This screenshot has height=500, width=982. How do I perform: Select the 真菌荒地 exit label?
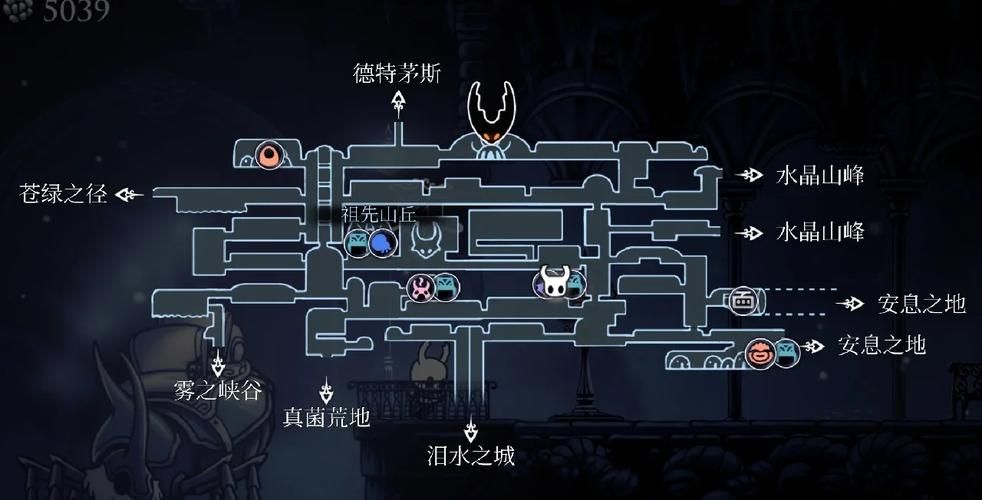327,418
